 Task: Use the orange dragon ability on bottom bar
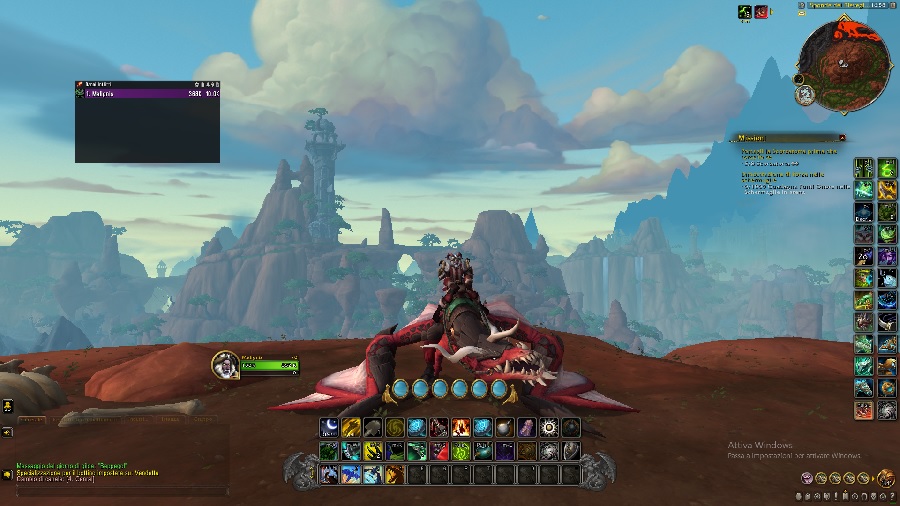coord(395,475)
